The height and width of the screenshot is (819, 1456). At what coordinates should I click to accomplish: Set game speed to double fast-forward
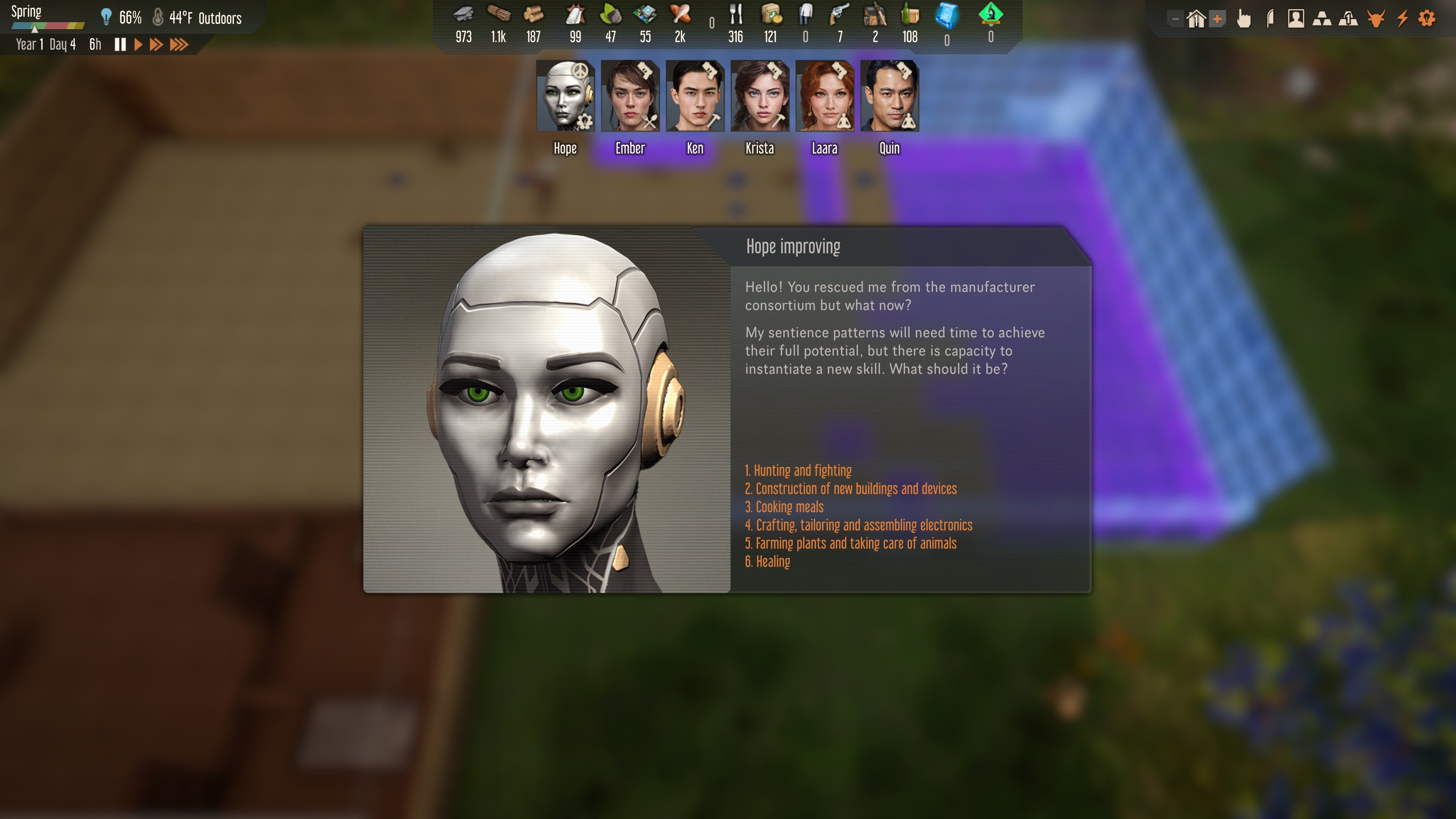coord(156,45)
